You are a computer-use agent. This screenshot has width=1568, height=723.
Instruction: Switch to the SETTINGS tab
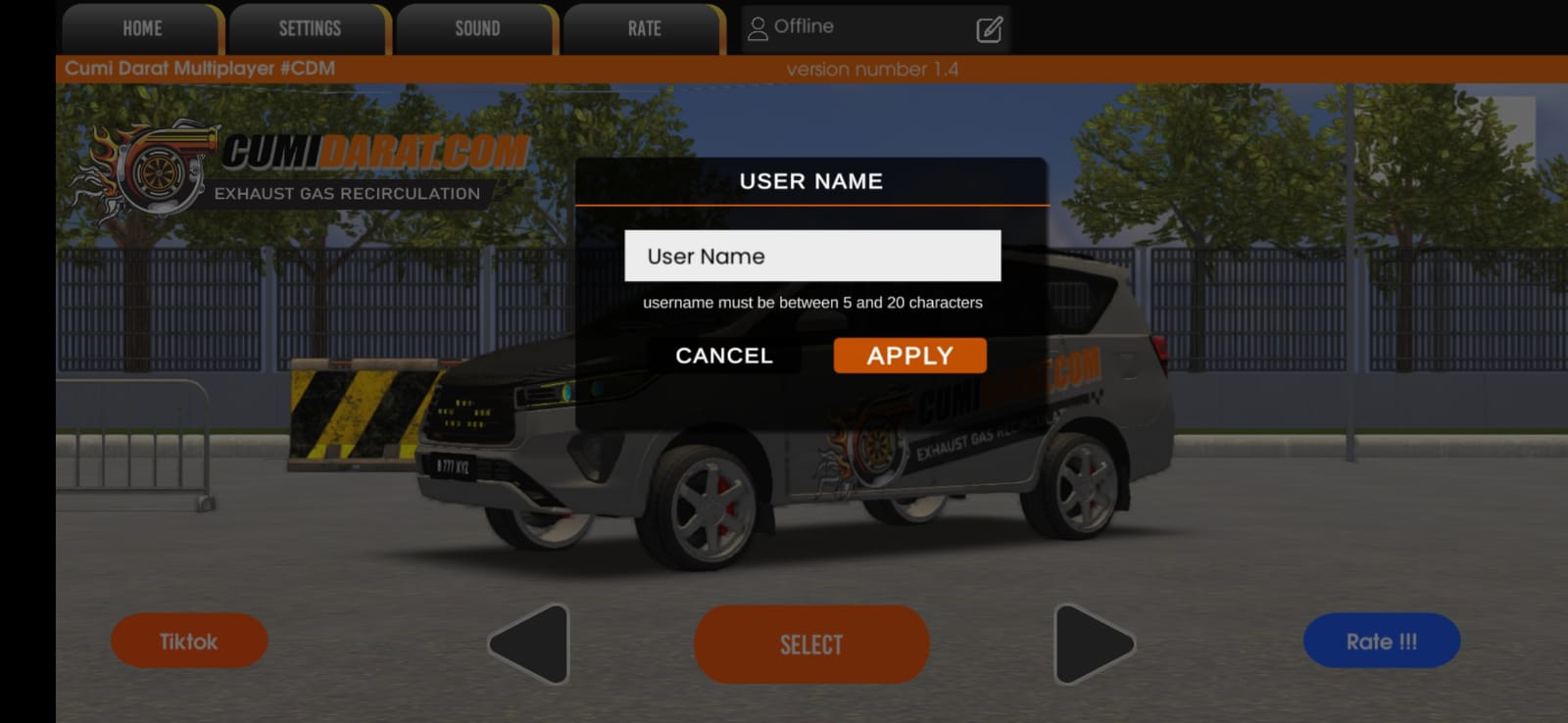click(309, 27)
